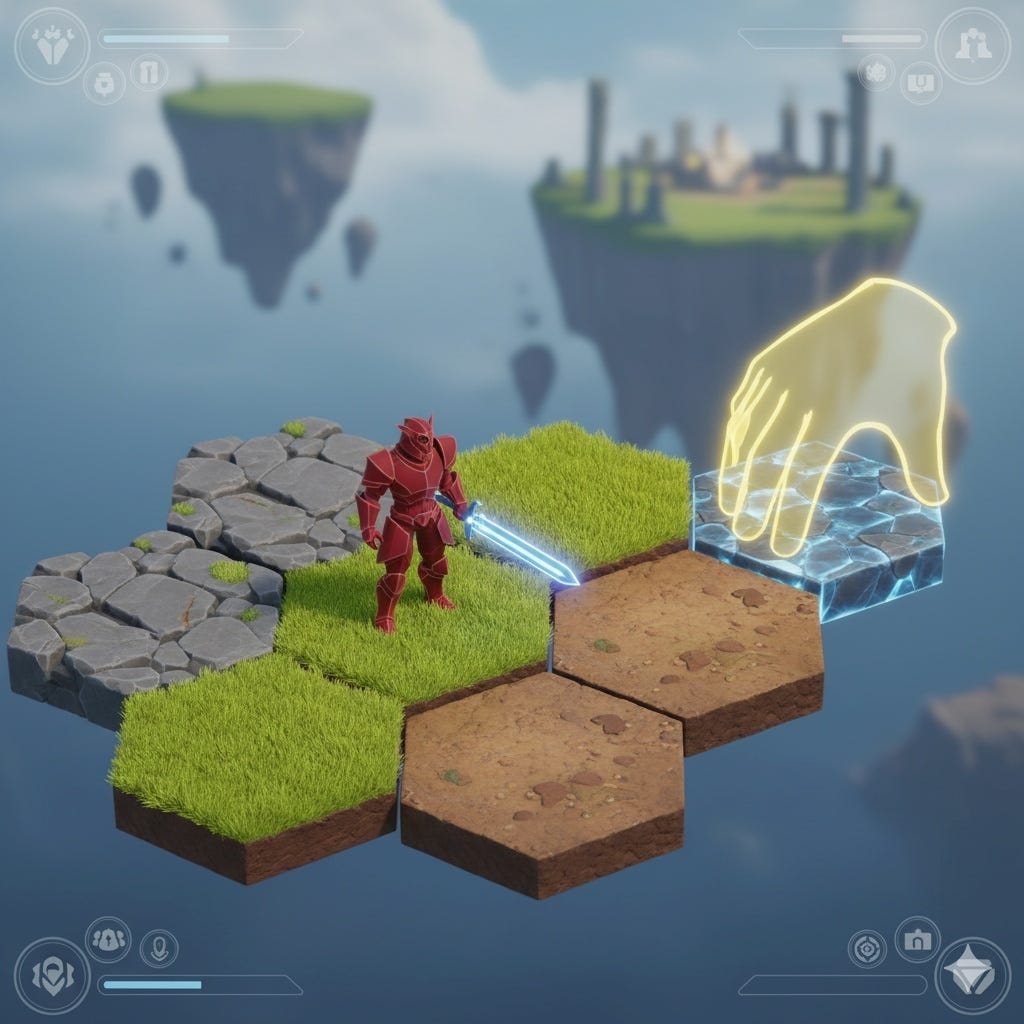Activate the target reticle icon
The height and width of the screenshot is (1024, 1024).
pyautogui.click(x=867, y=948)
